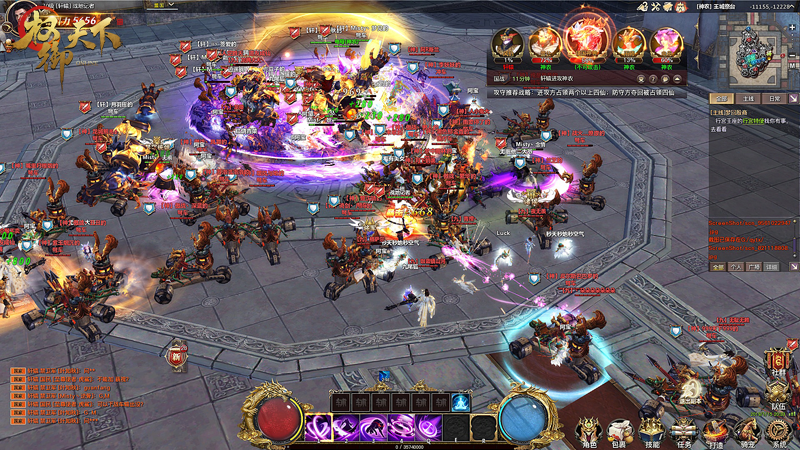Switch to the 日常 daily quest tab
Screen dimensions: 800x450
[774, 99]
